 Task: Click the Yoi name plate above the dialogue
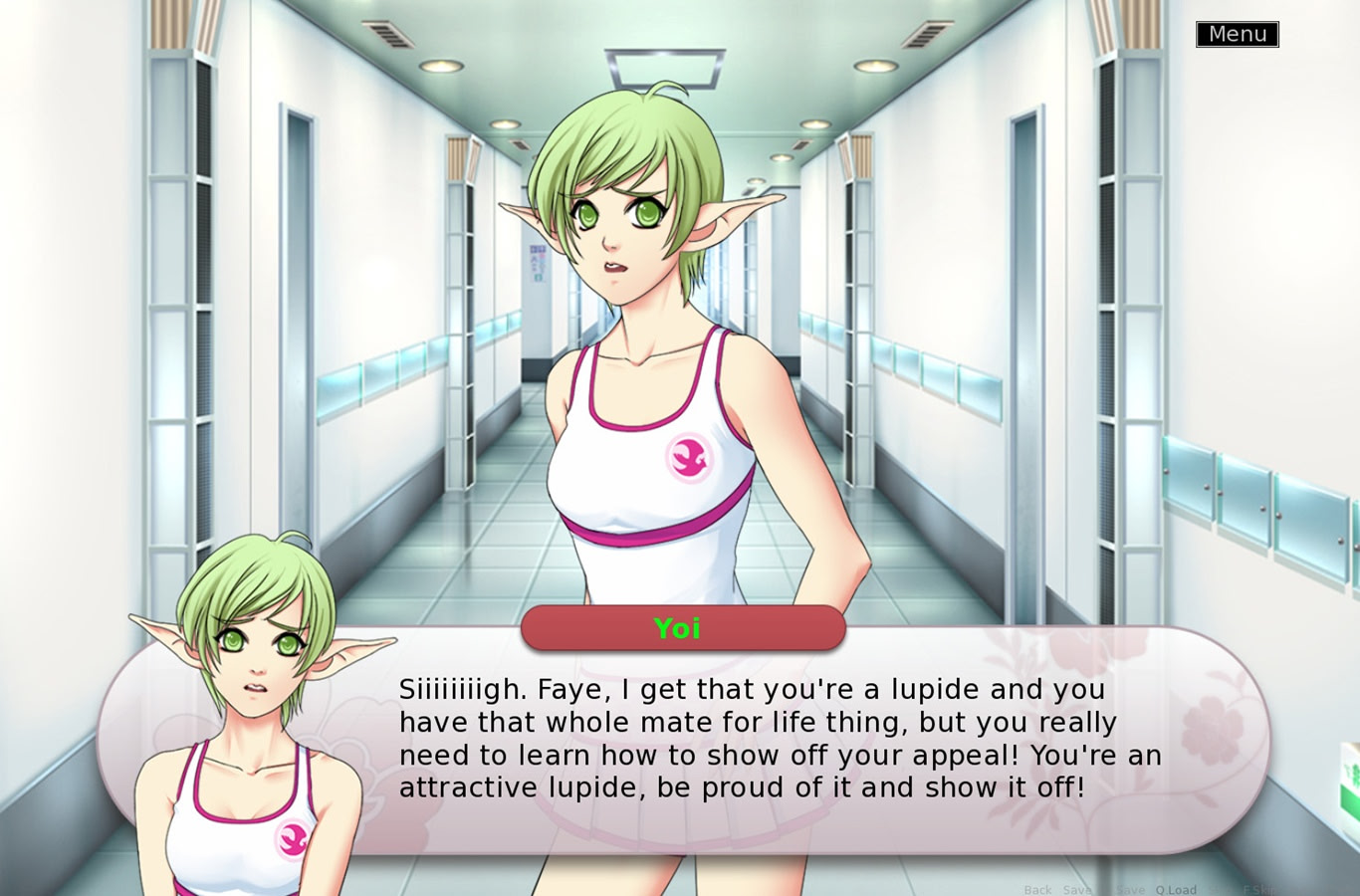(x=683, y=628)
